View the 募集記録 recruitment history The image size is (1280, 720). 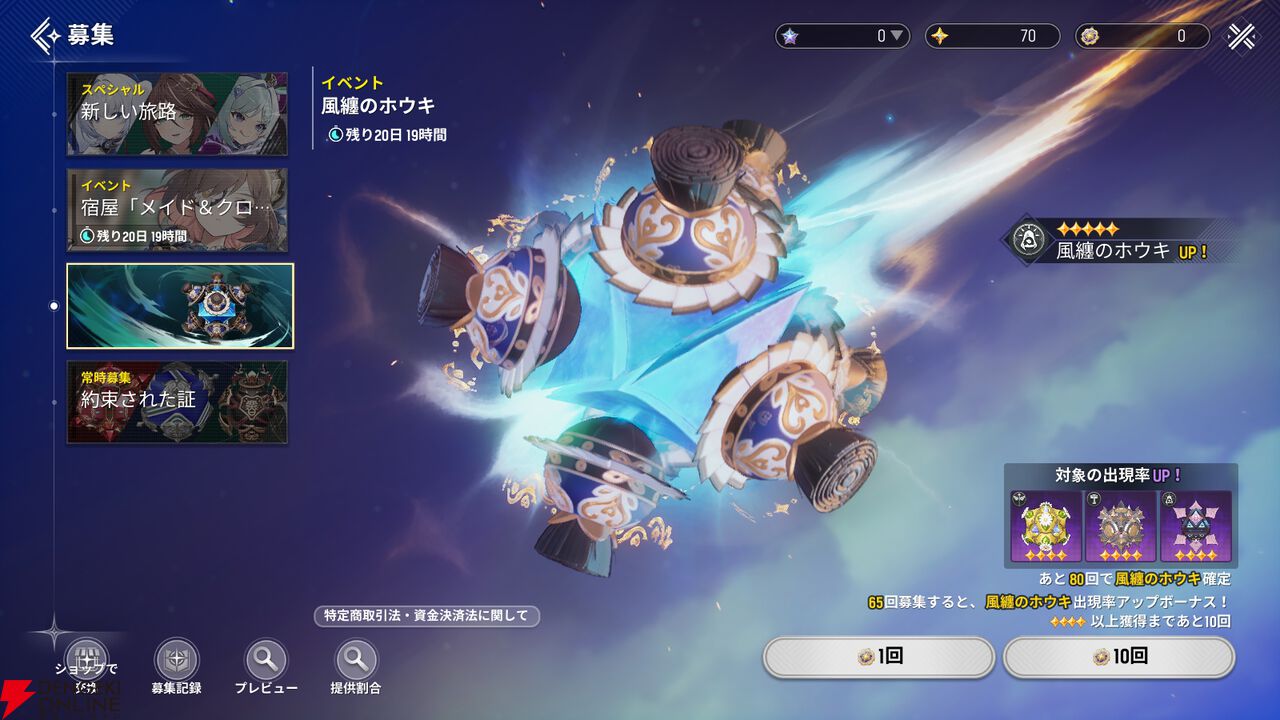click(176, 661)
